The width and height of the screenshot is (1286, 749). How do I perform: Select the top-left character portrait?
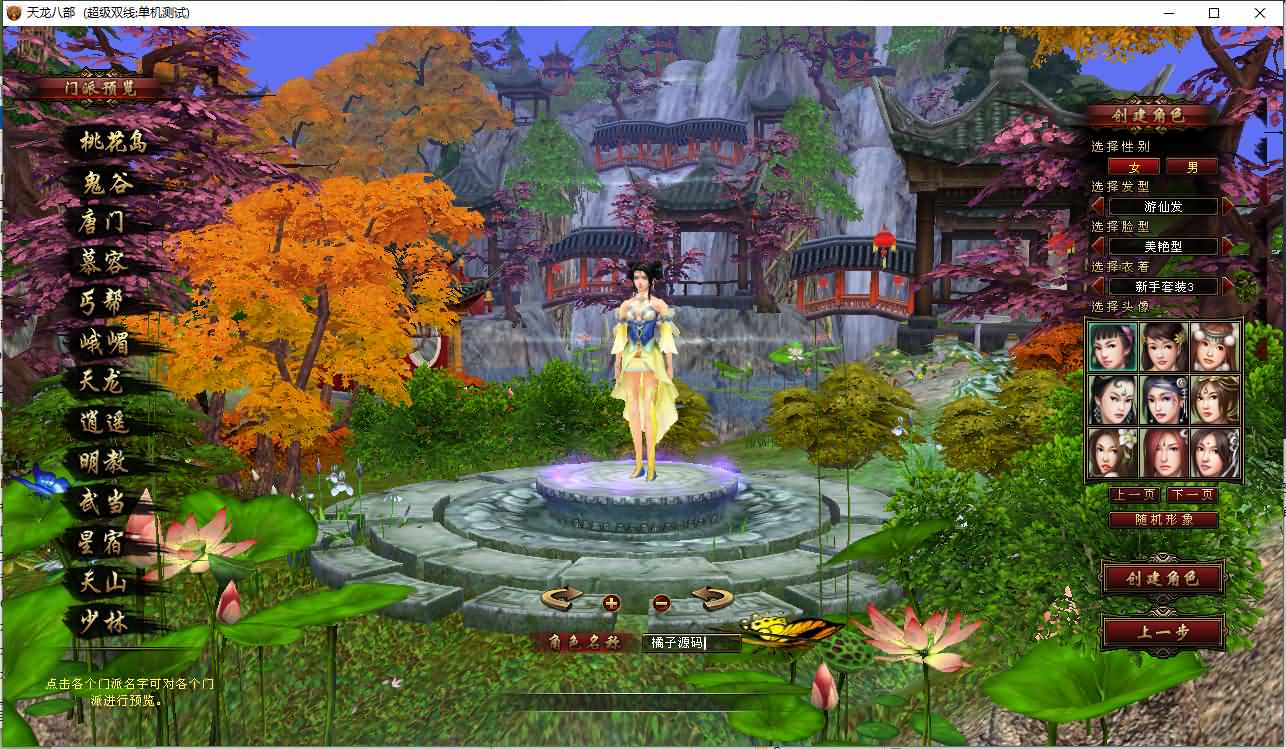tap(1113, 345)
